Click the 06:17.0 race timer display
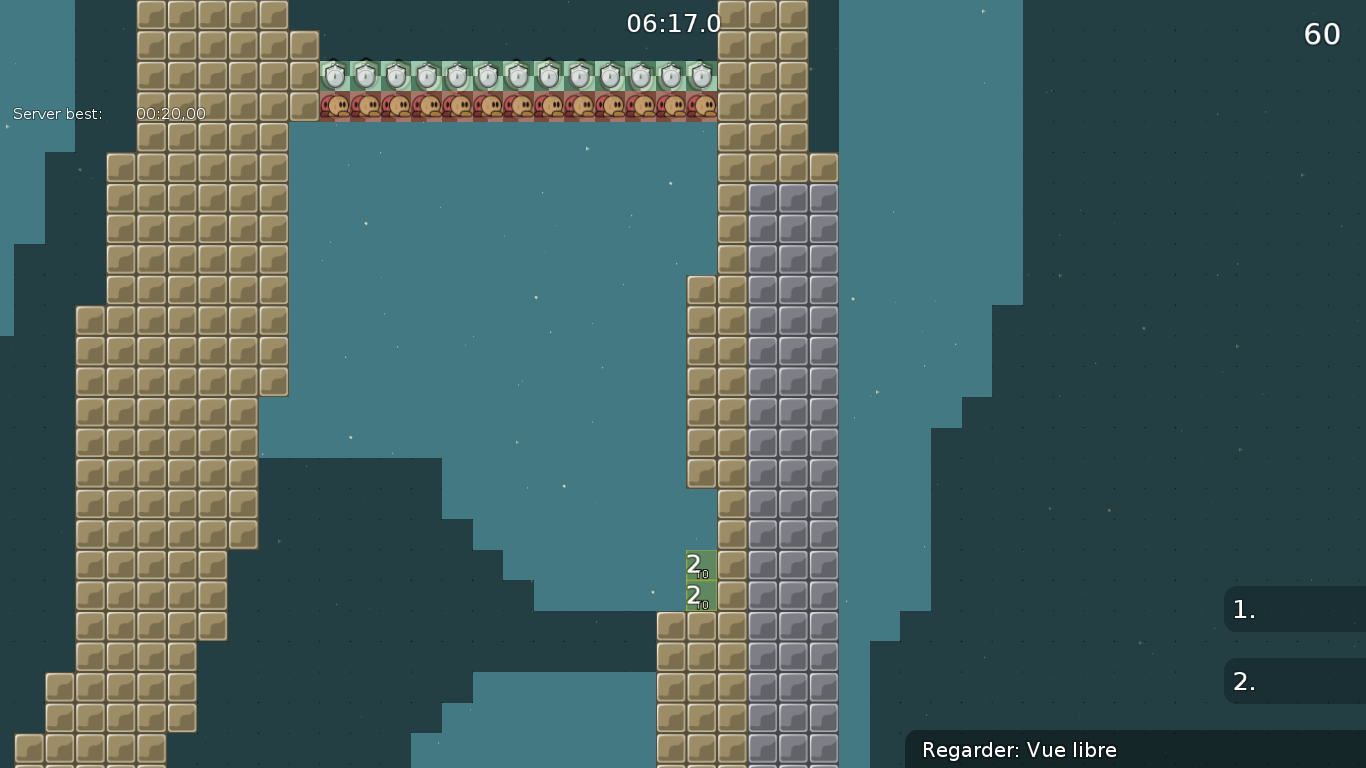The image size is (1366, 768). click(673, 24)
